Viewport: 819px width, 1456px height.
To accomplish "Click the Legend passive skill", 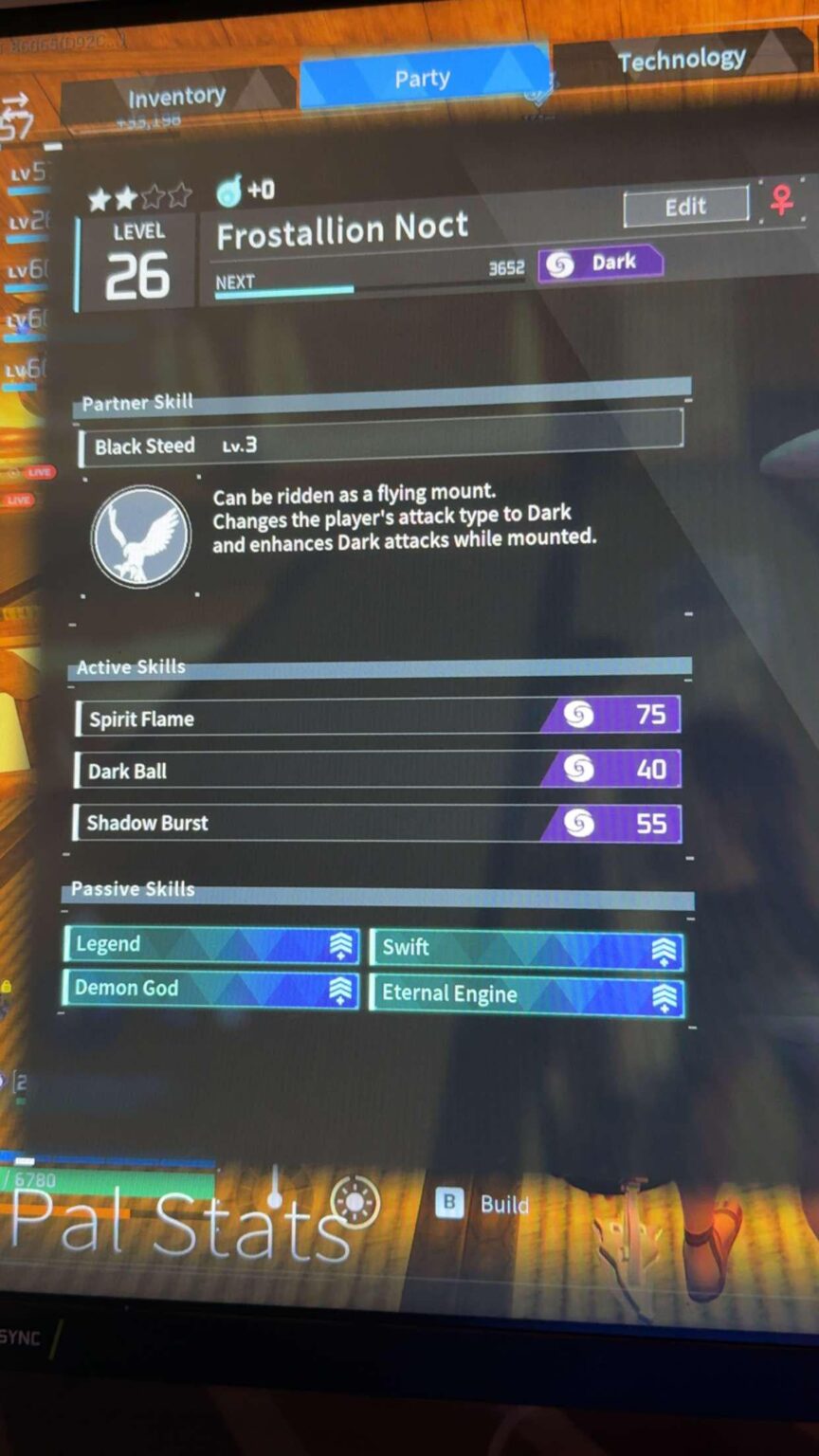I will pos(211,944).
